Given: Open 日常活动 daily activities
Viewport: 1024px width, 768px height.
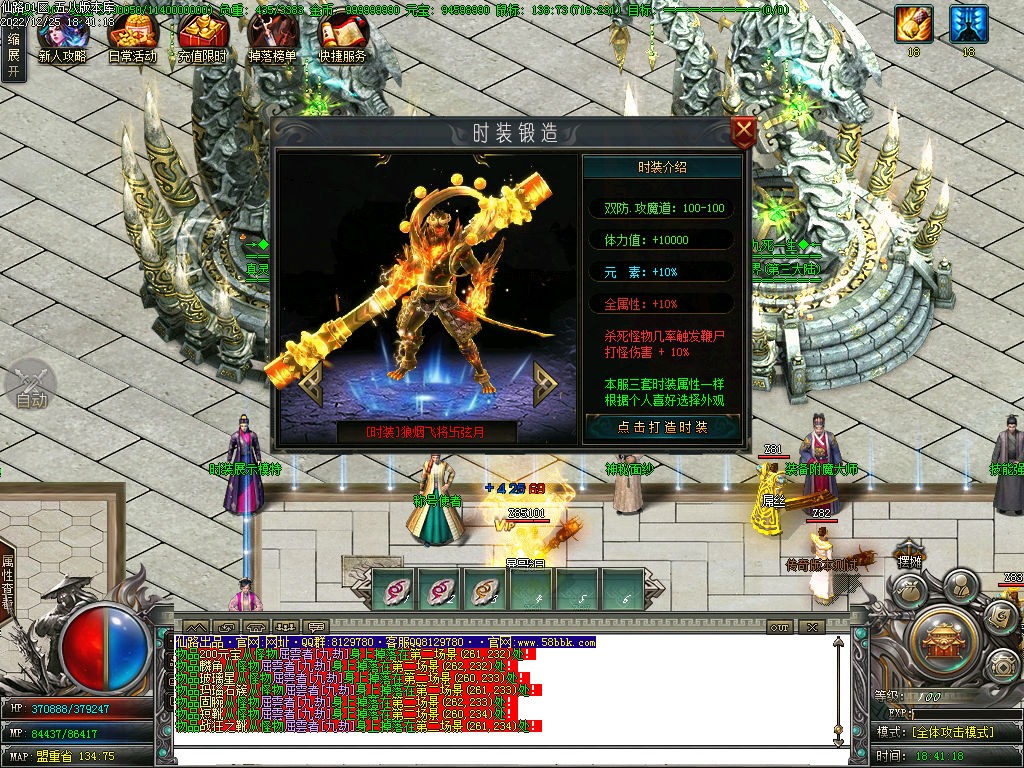Looking at the screenshot, I should [x=132, y=40].
